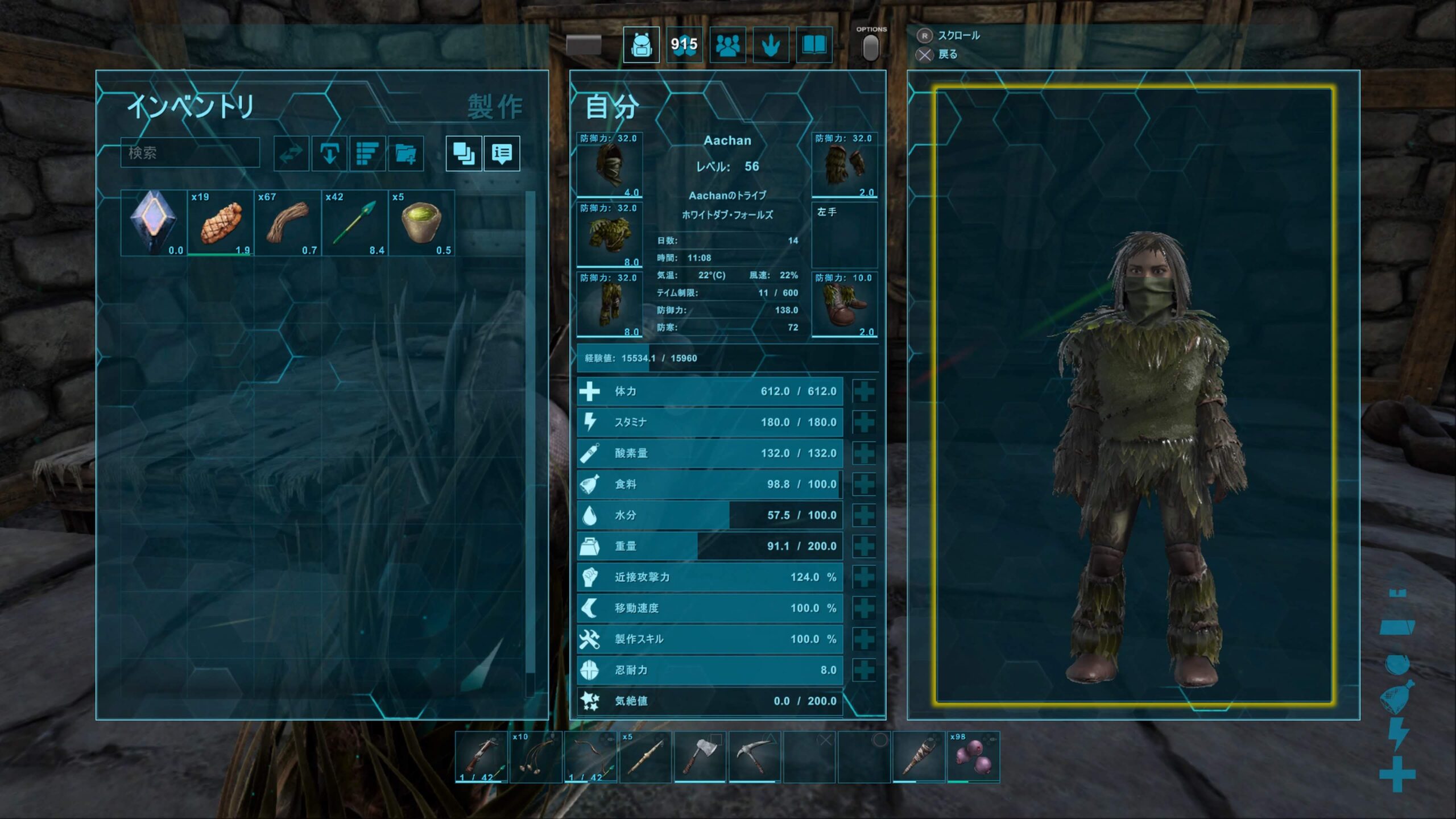Click the inventory search field
The image size is (1456, 819).
click(x=190, y=152)
